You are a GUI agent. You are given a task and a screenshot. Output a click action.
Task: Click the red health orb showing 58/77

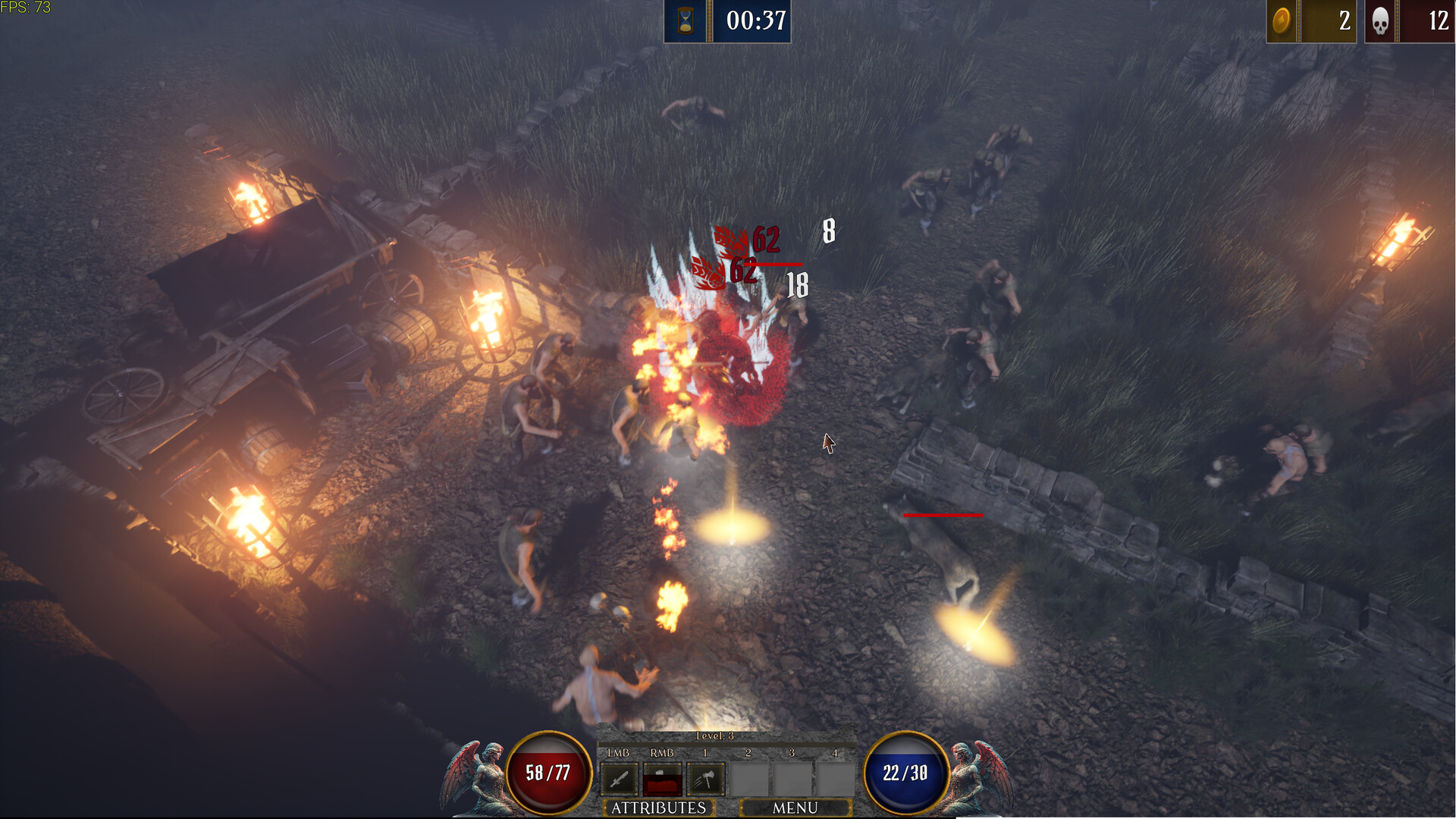tap(548, 772)
